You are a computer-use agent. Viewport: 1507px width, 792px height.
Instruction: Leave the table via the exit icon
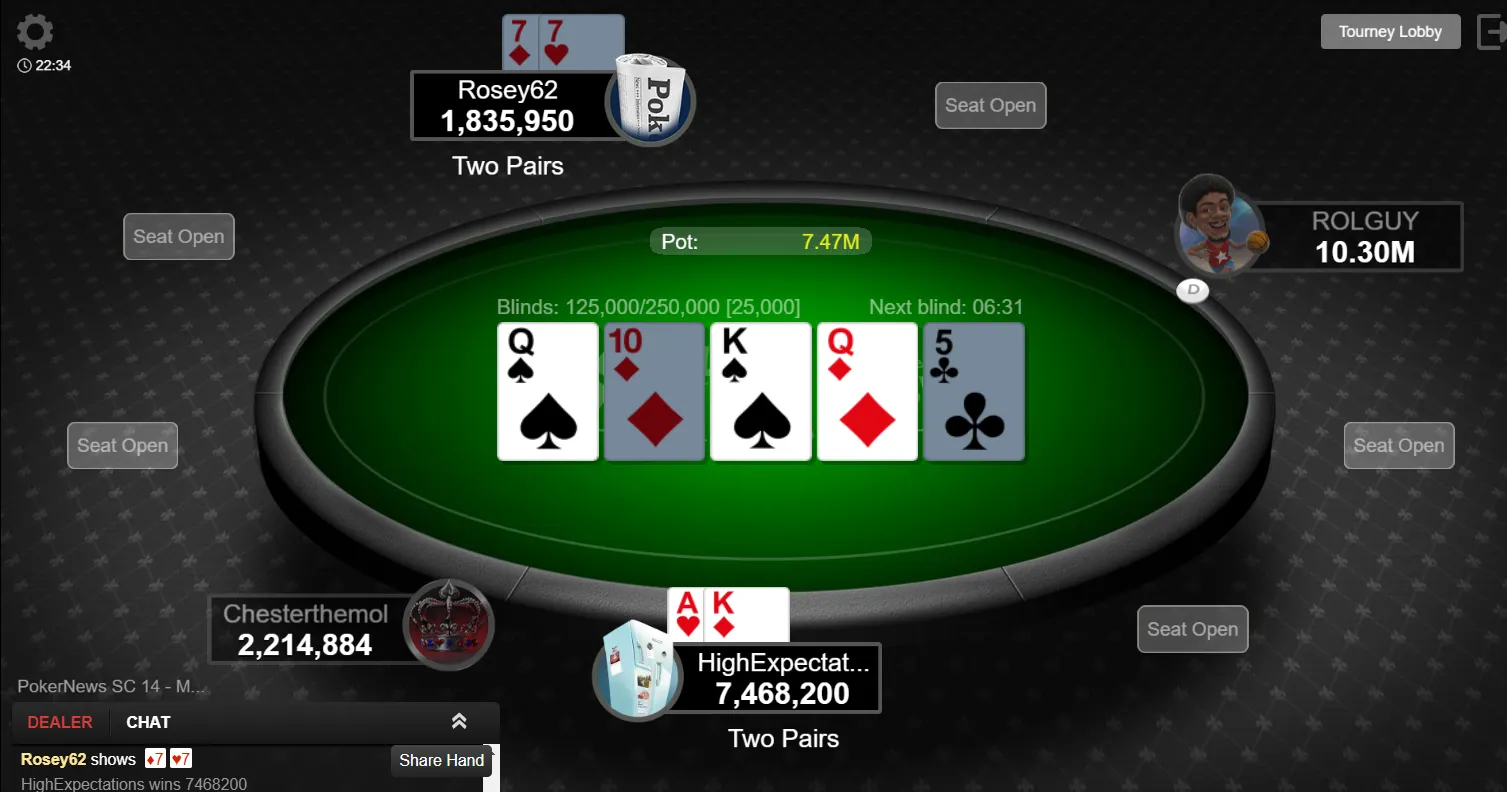click(1490, 32)
